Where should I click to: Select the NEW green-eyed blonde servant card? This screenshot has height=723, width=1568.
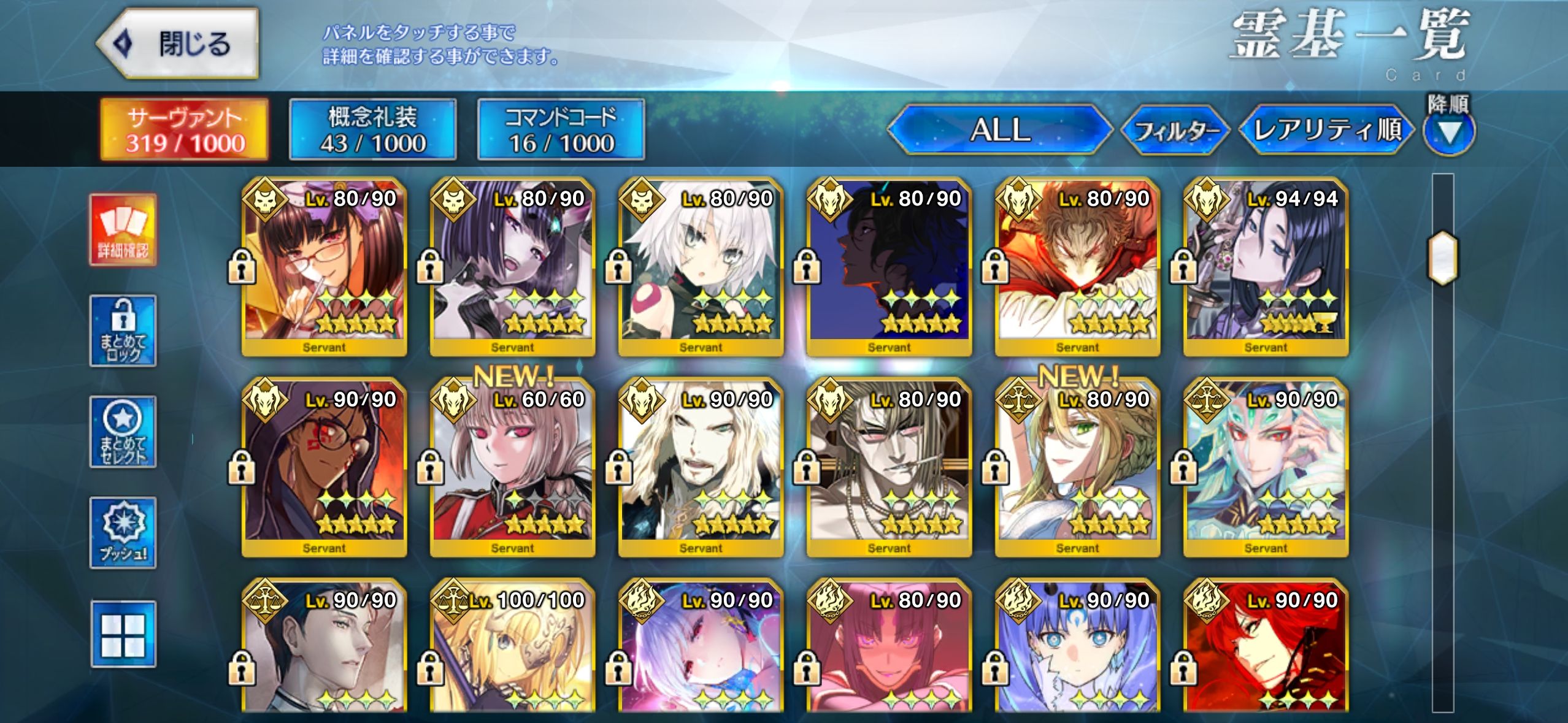point(1077,467)
